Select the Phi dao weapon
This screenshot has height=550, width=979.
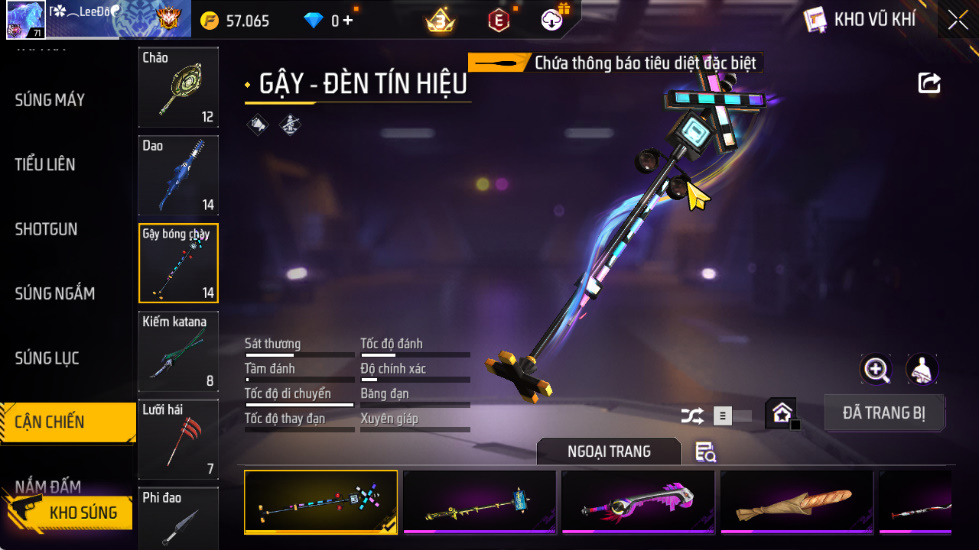(178, 517)
